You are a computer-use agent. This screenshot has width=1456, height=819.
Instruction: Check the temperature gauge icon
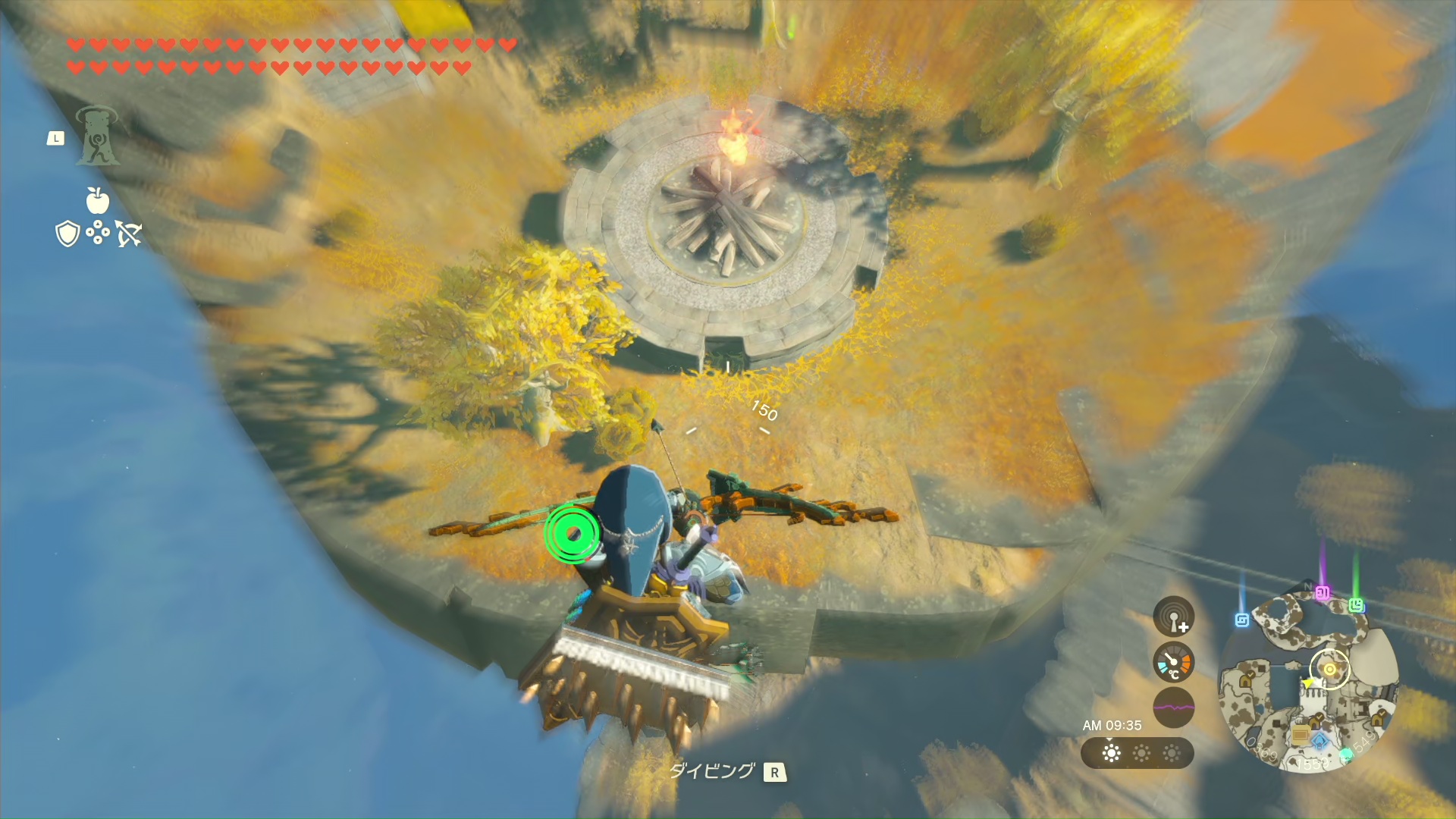point(1173,662)
